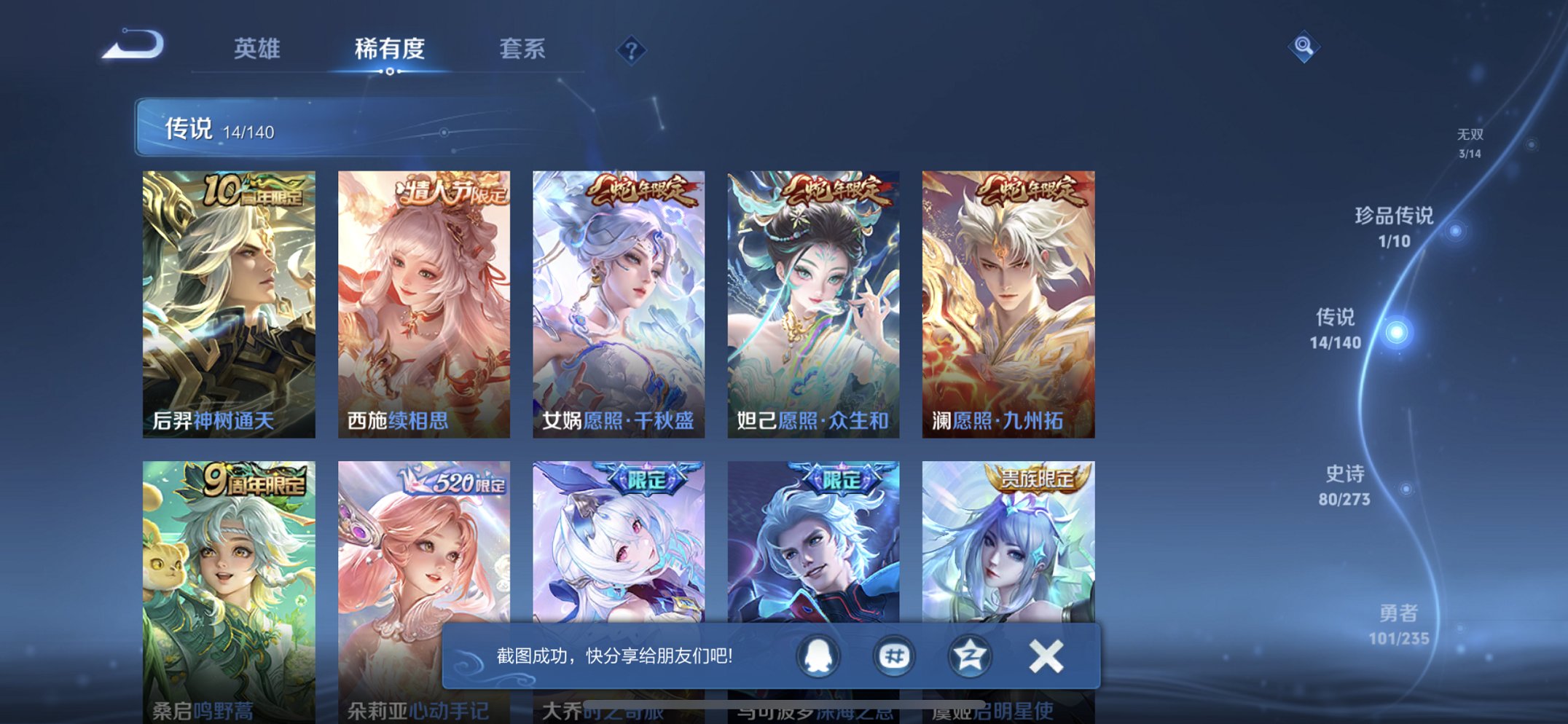Share the screenshot via QQ

pyautogui.click(x=818, y=656)
